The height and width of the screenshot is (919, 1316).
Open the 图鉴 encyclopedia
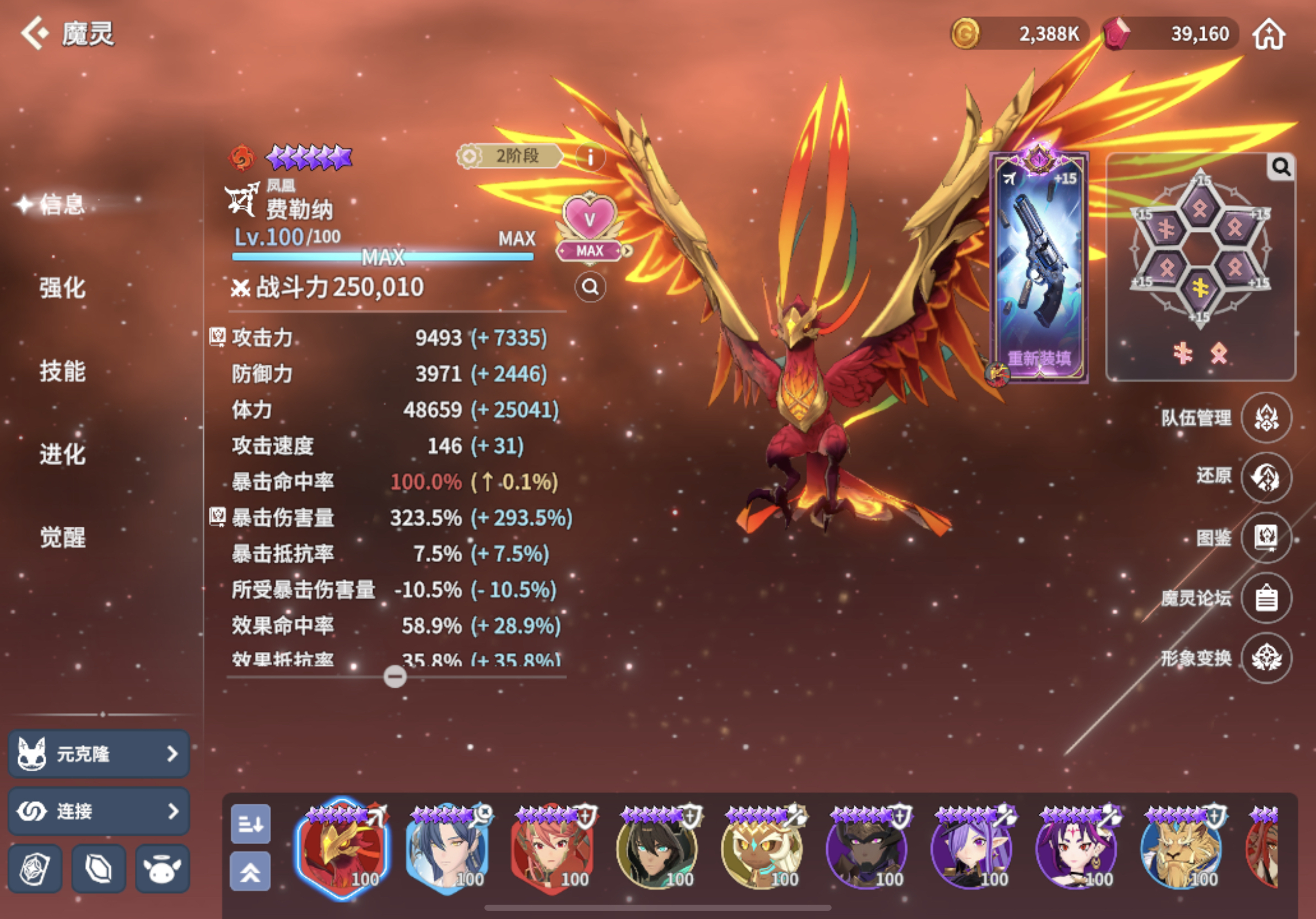click(1265, 537)
